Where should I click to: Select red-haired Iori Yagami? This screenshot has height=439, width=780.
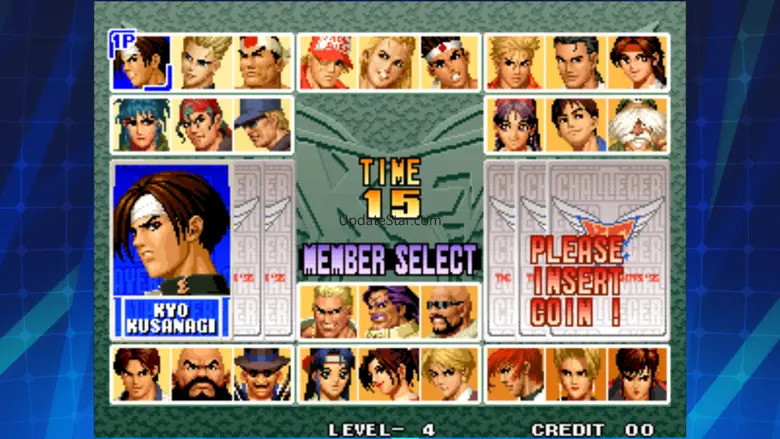pyautogui.click(x=515, y=374)
